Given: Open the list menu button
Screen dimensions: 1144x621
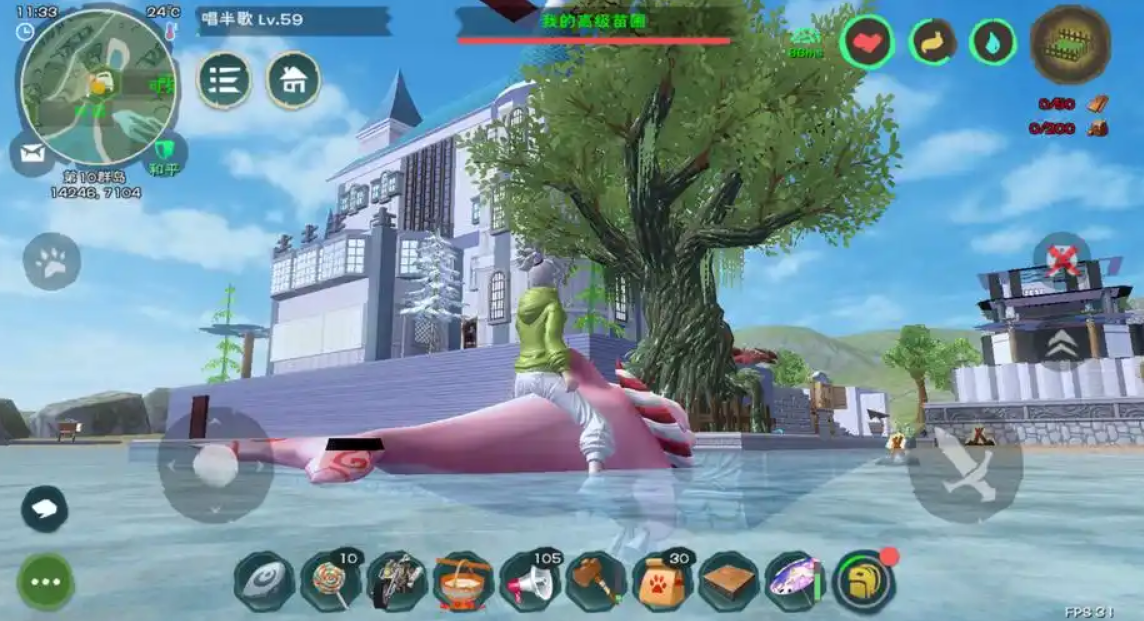Looking at the screenshot, I should point(224,80).
